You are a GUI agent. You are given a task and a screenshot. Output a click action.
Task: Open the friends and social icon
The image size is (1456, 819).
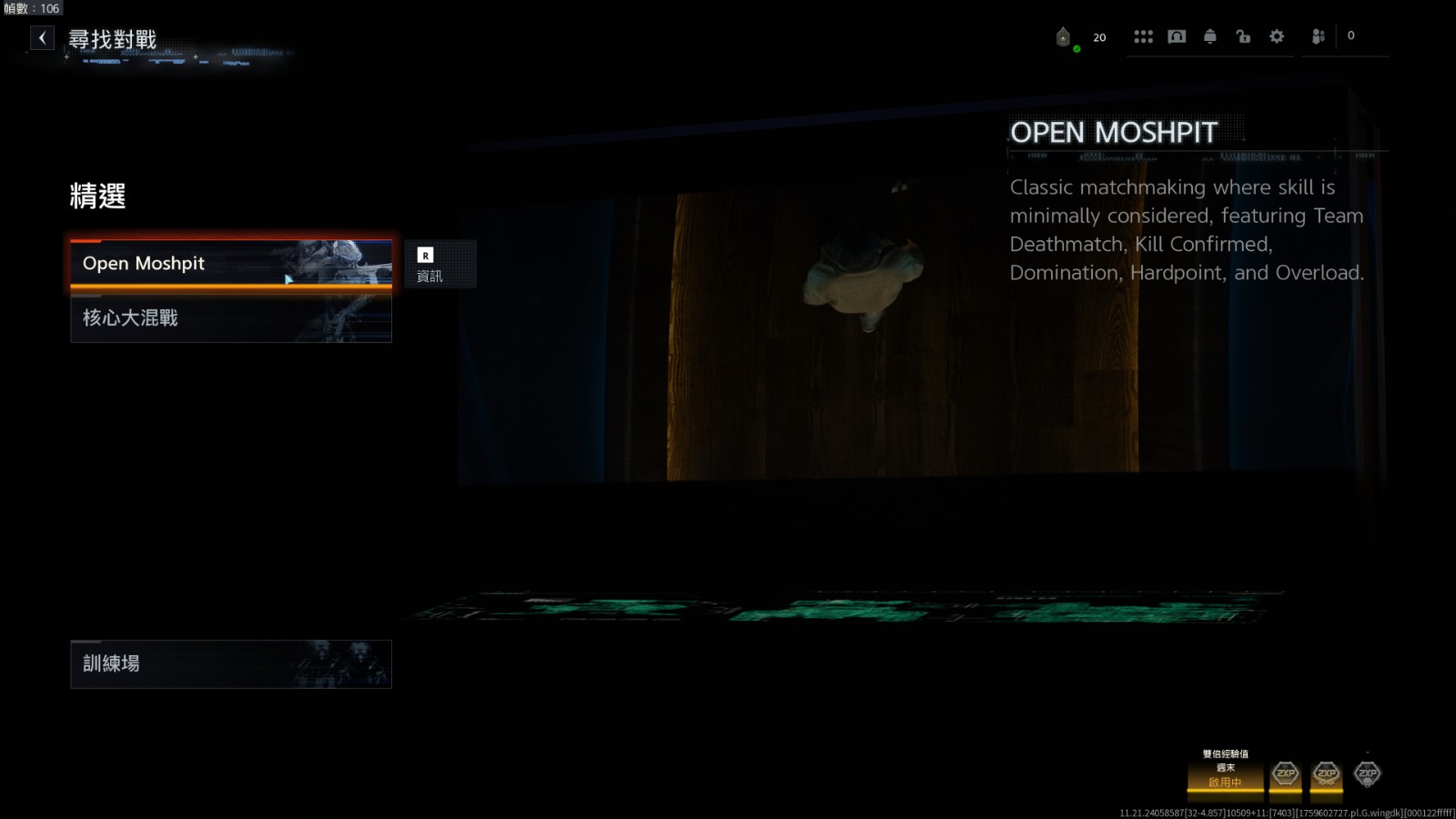tap(1318, 36)
